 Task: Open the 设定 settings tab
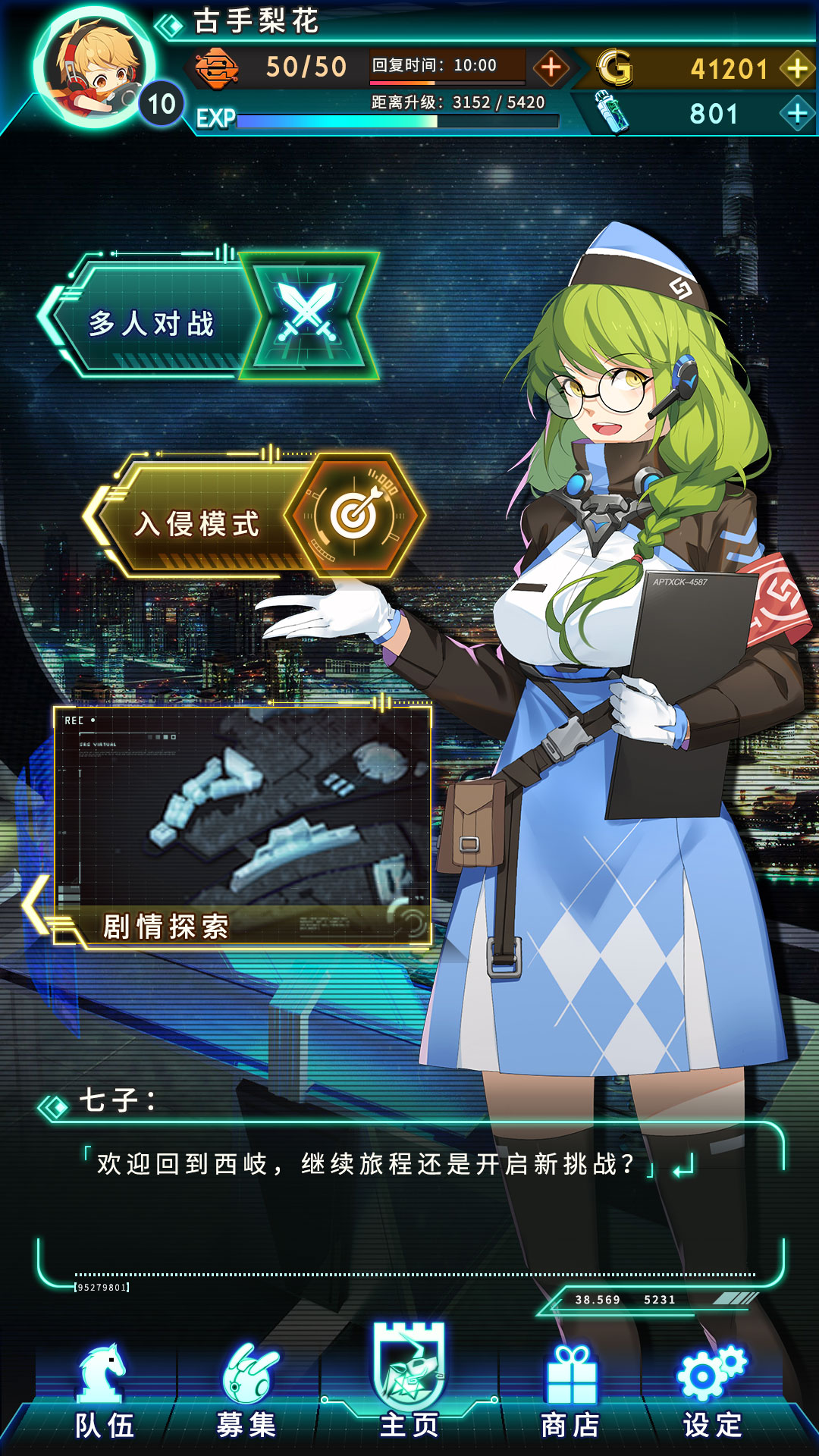click(712, 1395)
